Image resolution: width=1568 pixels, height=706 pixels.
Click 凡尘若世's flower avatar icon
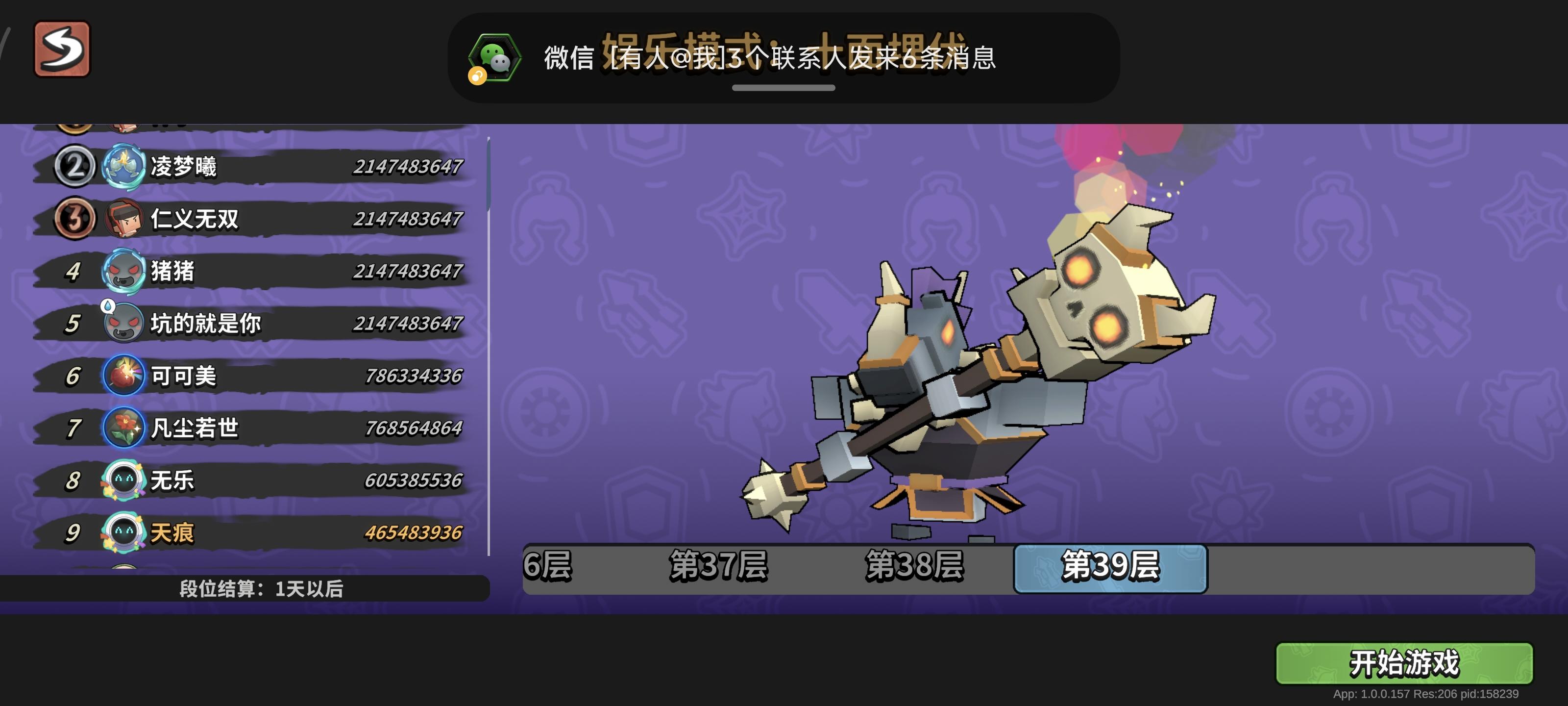click(124, 428)
